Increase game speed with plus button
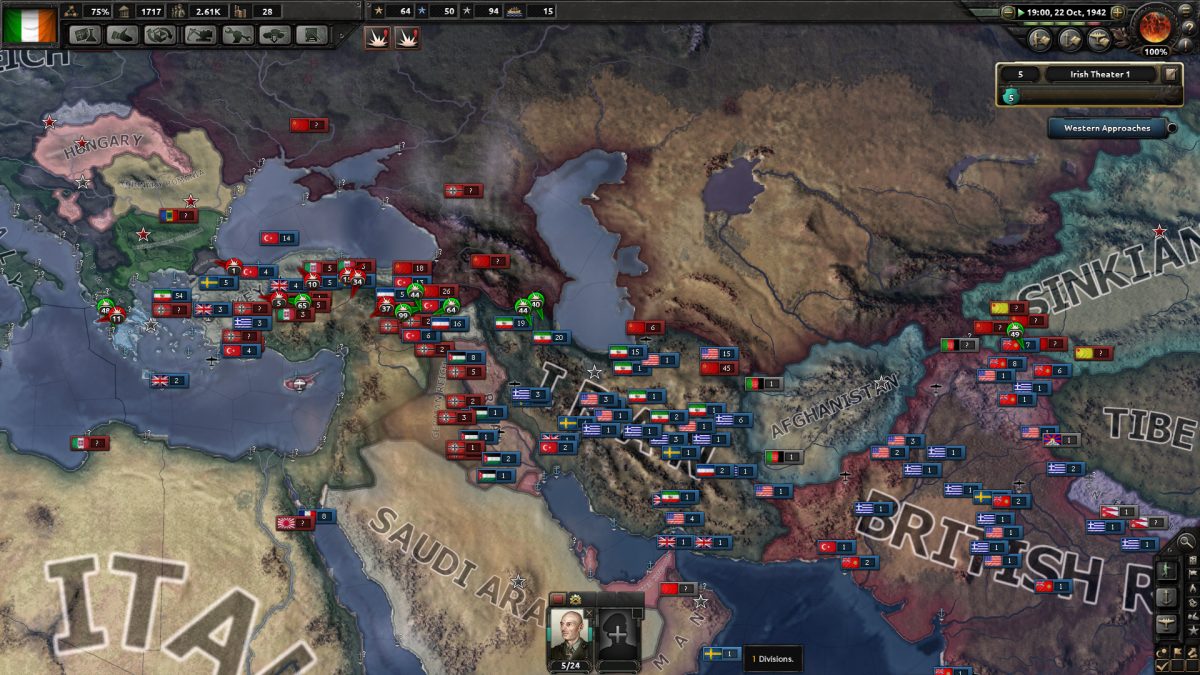1200x675 pixels. pyautogui.click(x=1119, y=12)
